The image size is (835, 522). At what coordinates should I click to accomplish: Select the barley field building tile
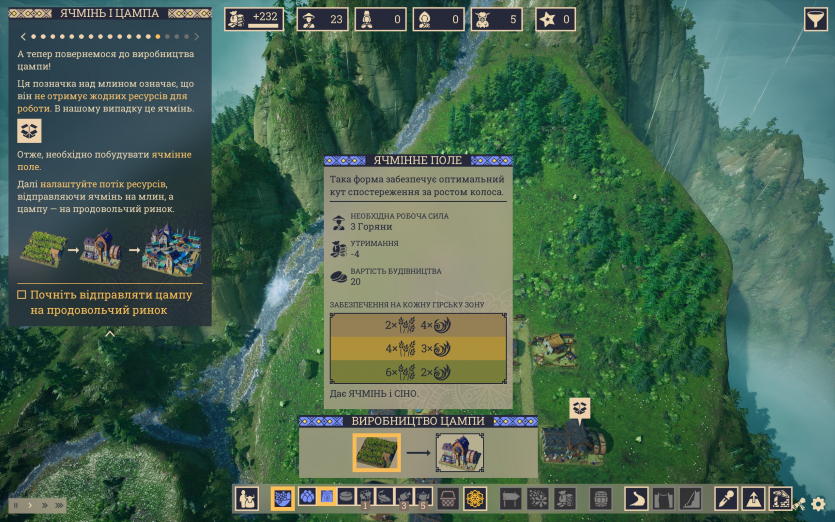point(377,452)
